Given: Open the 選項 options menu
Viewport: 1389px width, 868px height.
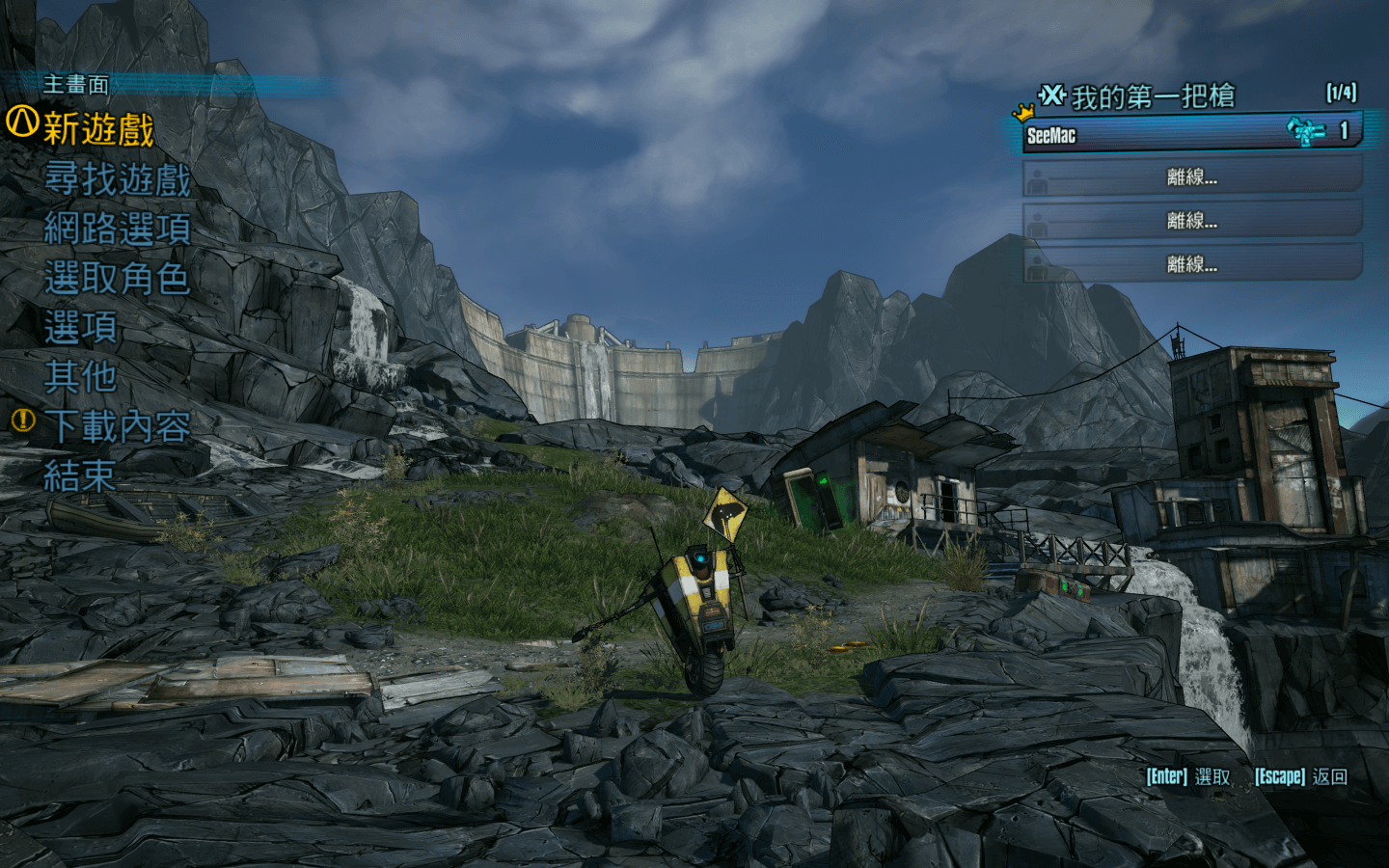Looking at the screenshot, I should (81, 328).
